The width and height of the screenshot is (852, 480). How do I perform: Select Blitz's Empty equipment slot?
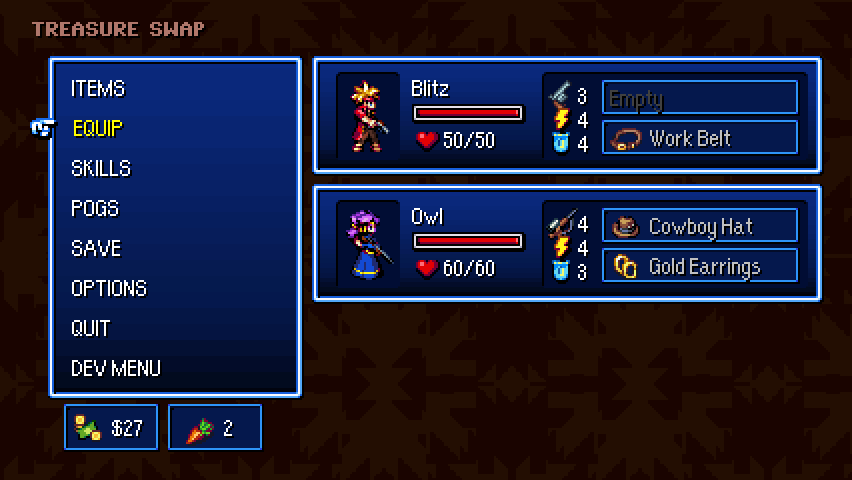[x=700, y=98]
